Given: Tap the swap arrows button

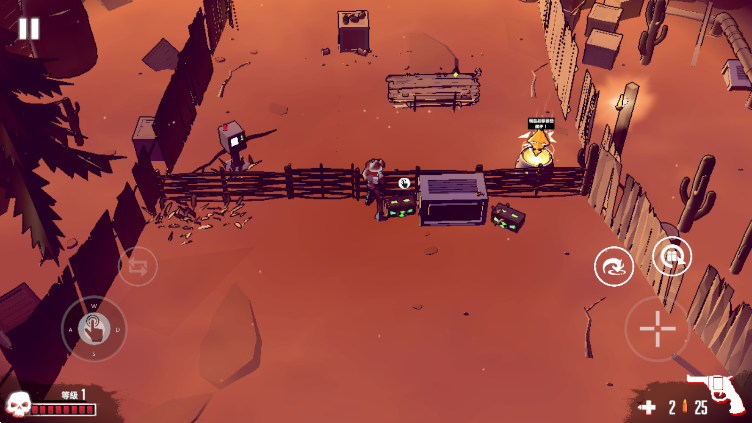Looking at the screenshot, I should pos(138,267).
